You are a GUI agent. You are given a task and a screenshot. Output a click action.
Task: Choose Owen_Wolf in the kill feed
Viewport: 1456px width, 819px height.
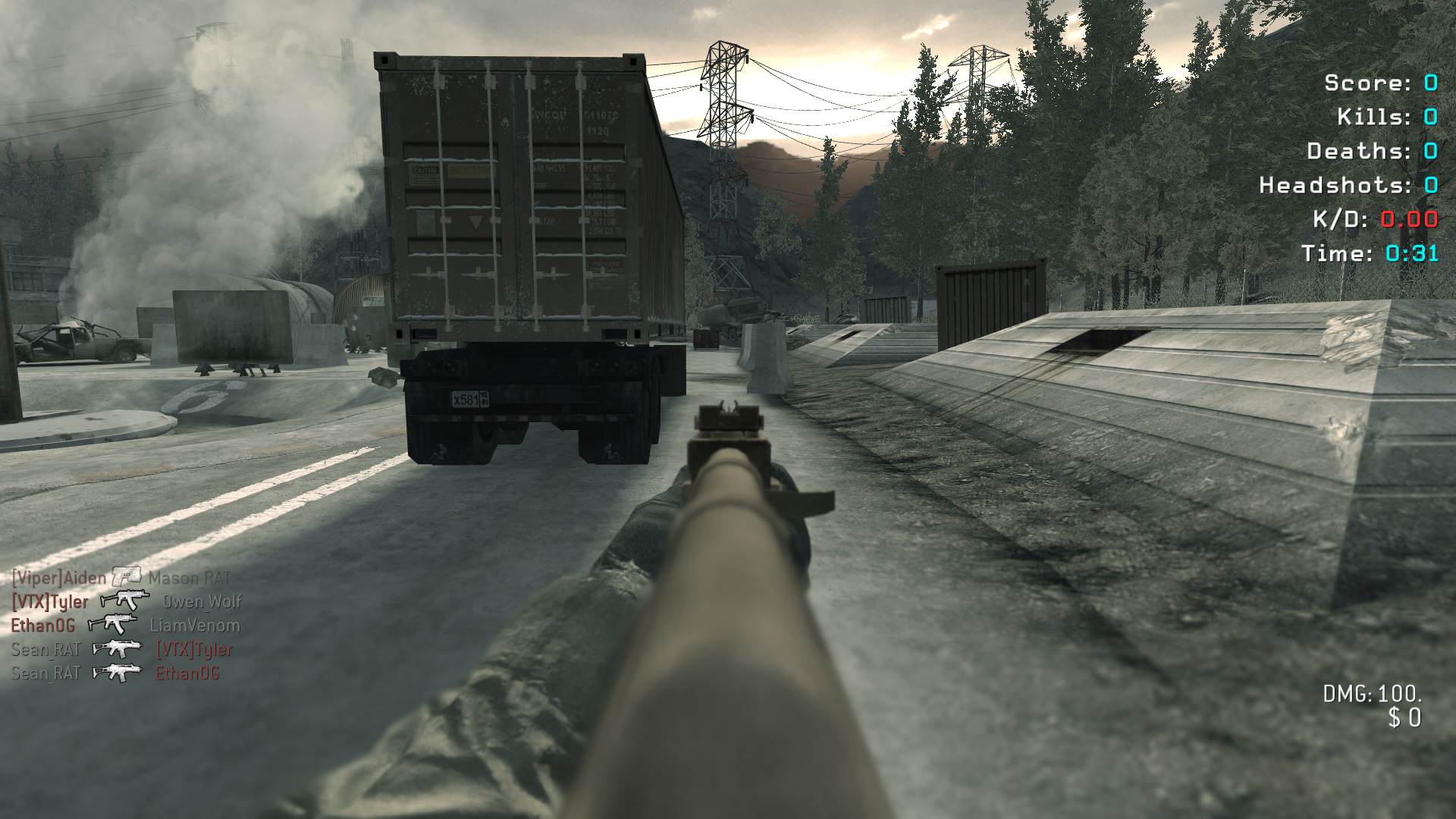[202, 602]
